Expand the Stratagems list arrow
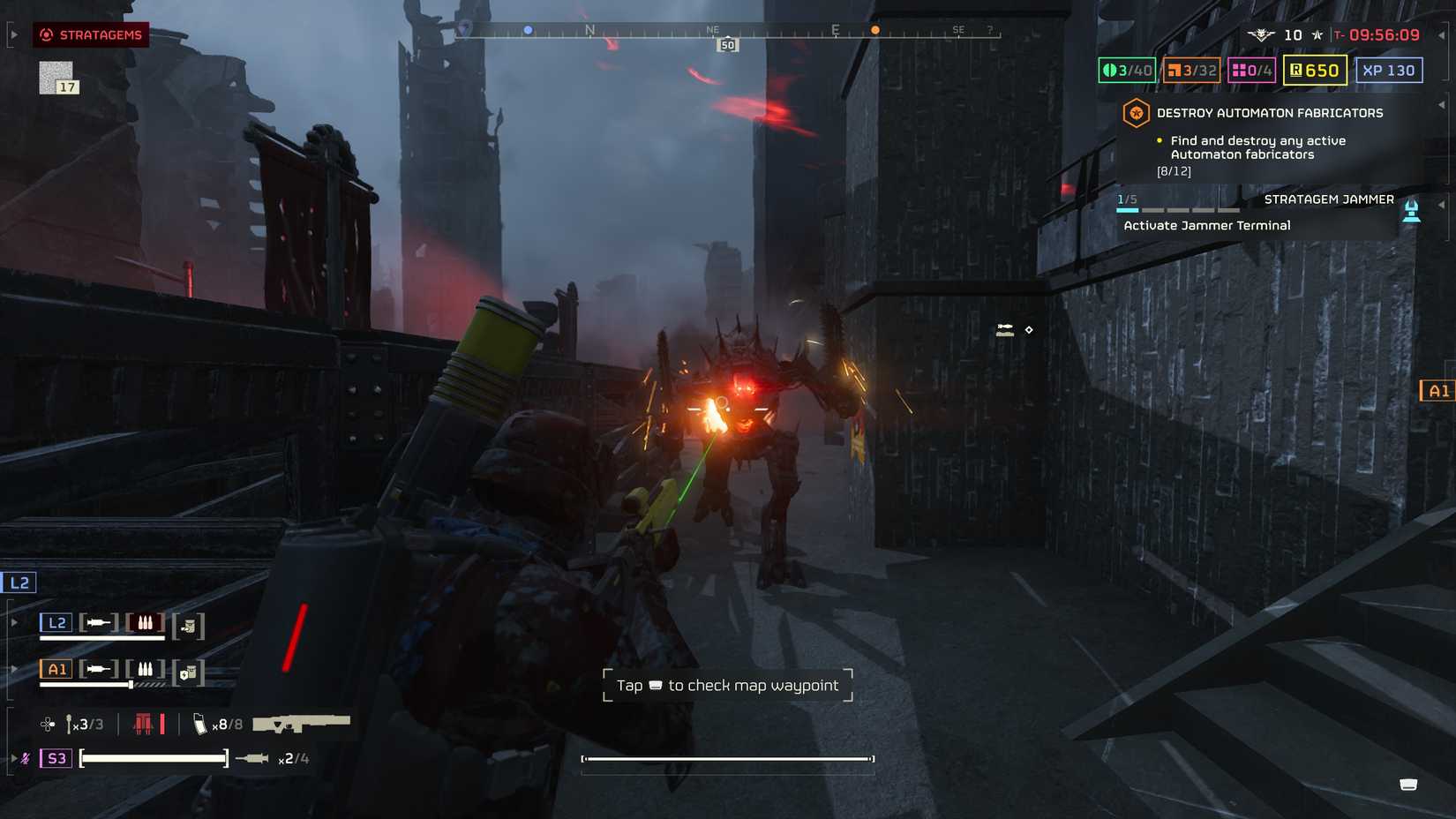The image size is (1456, 819). point(13,35)
